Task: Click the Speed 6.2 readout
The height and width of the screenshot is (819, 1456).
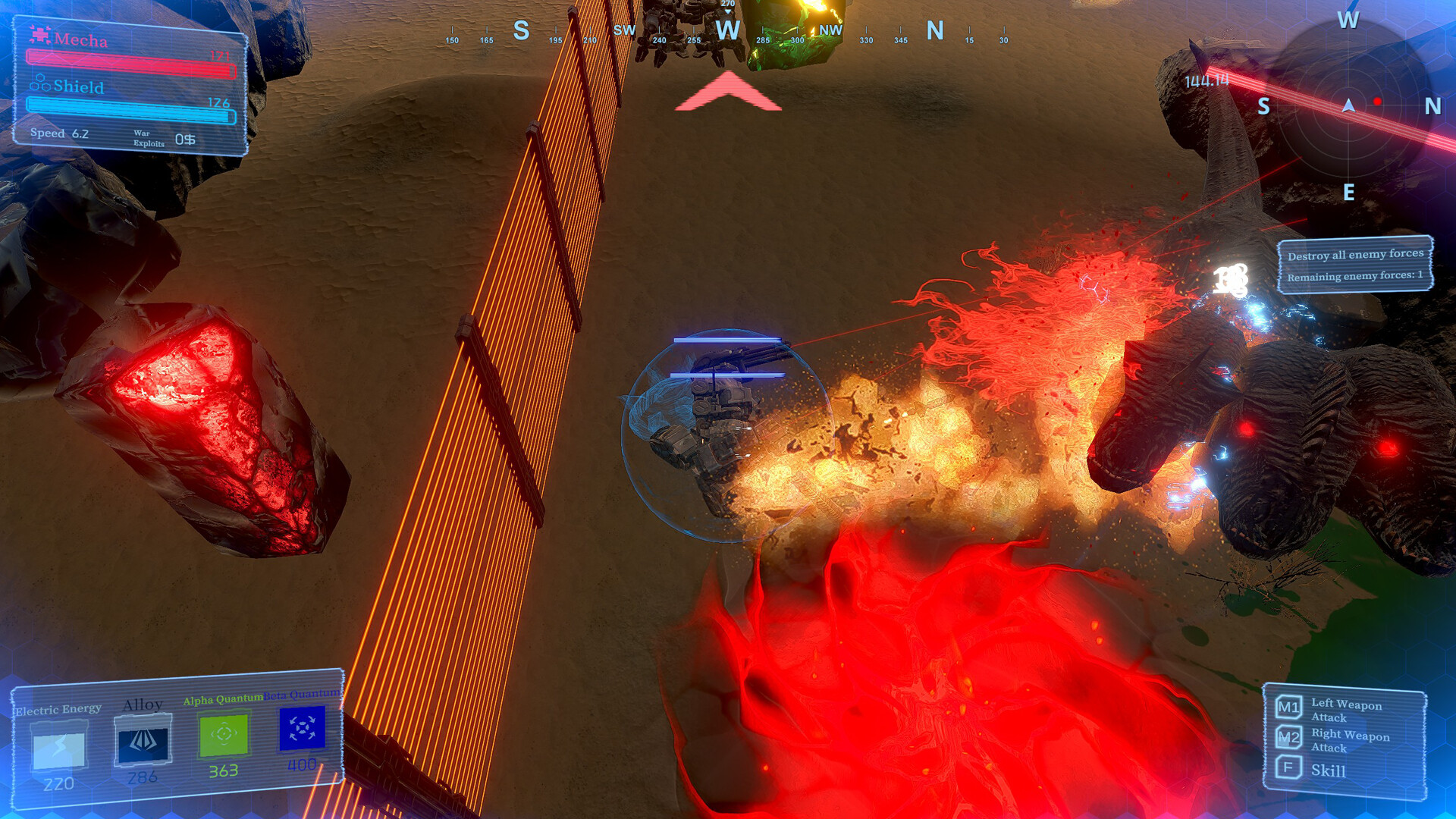Action: (x=58, y=133)
